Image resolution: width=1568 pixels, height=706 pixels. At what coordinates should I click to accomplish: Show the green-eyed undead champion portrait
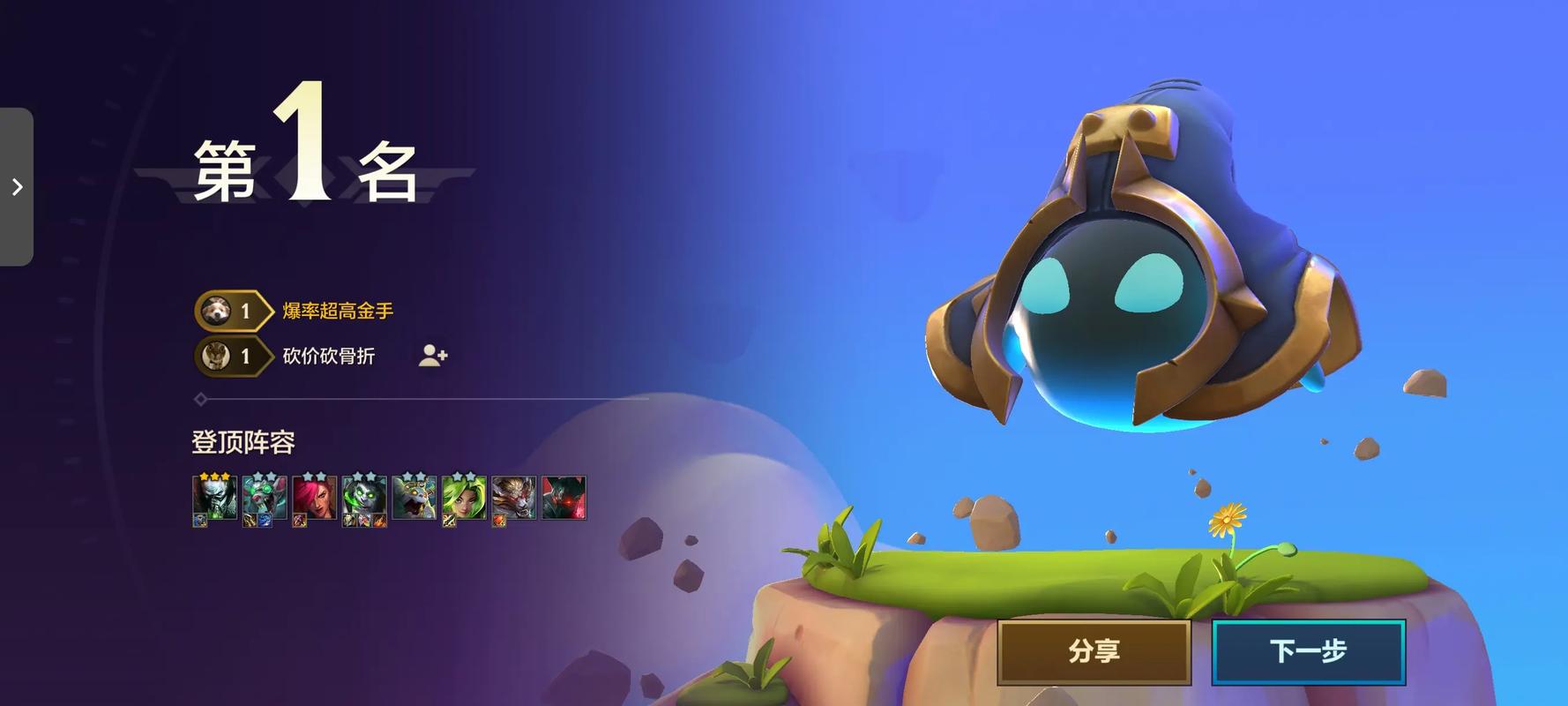click(363, 498)
